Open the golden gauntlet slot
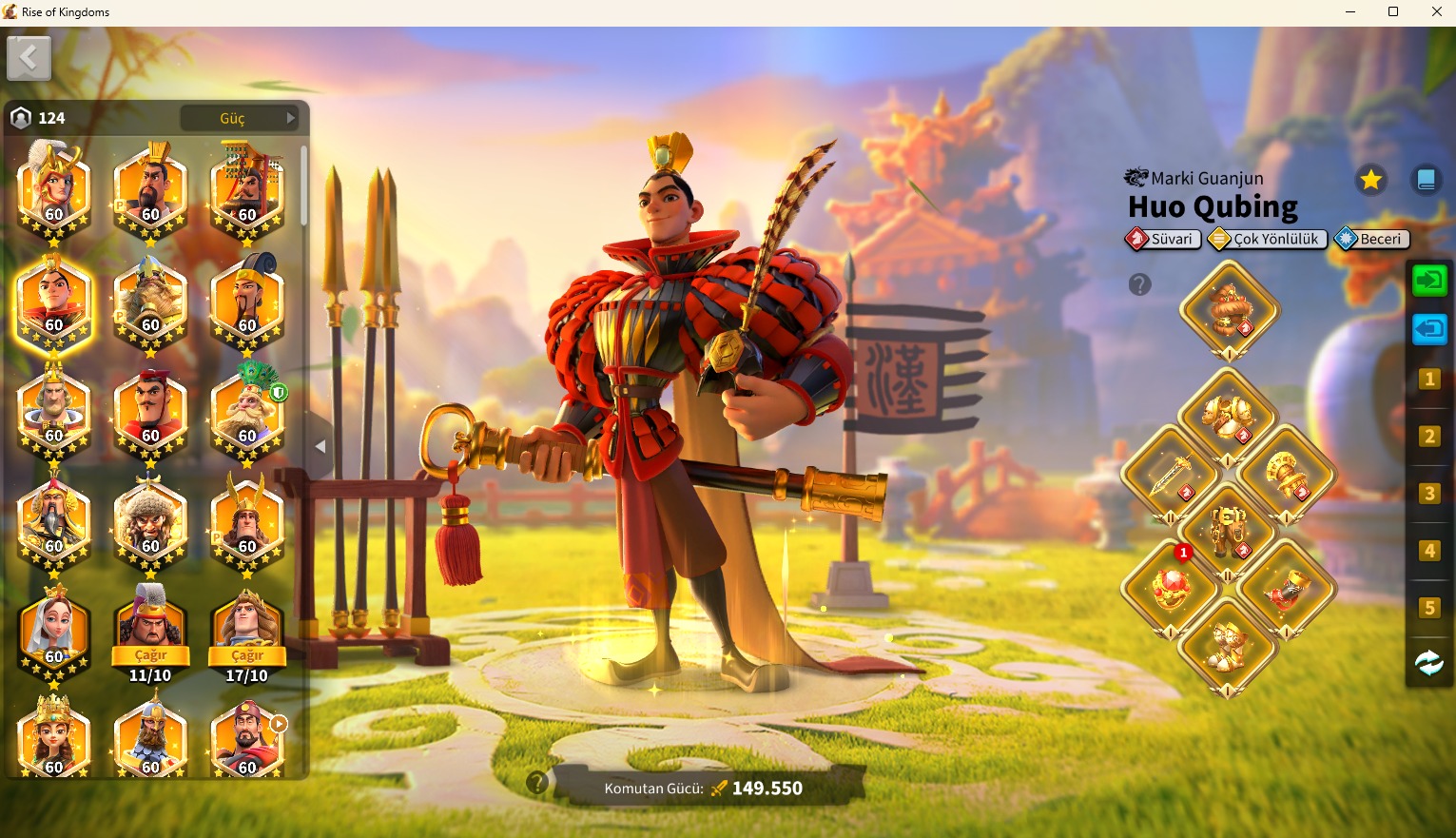This screenshot has width=1456, height=838. pyautogui.click(x=1288, y=474)
